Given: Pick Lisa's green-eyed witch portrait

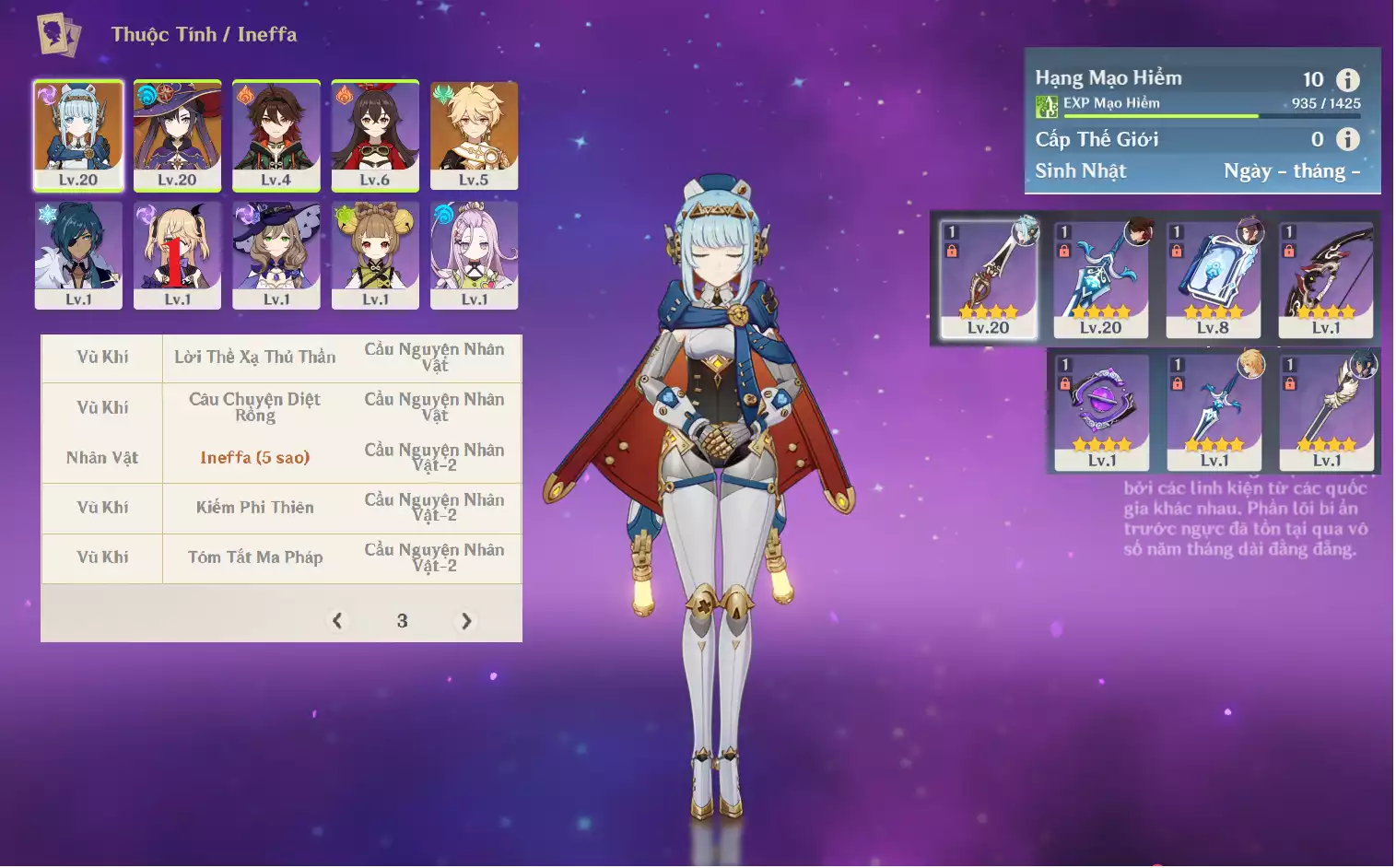Looking at the screenshot, I should pyautogui.click(x=276, y=254).
